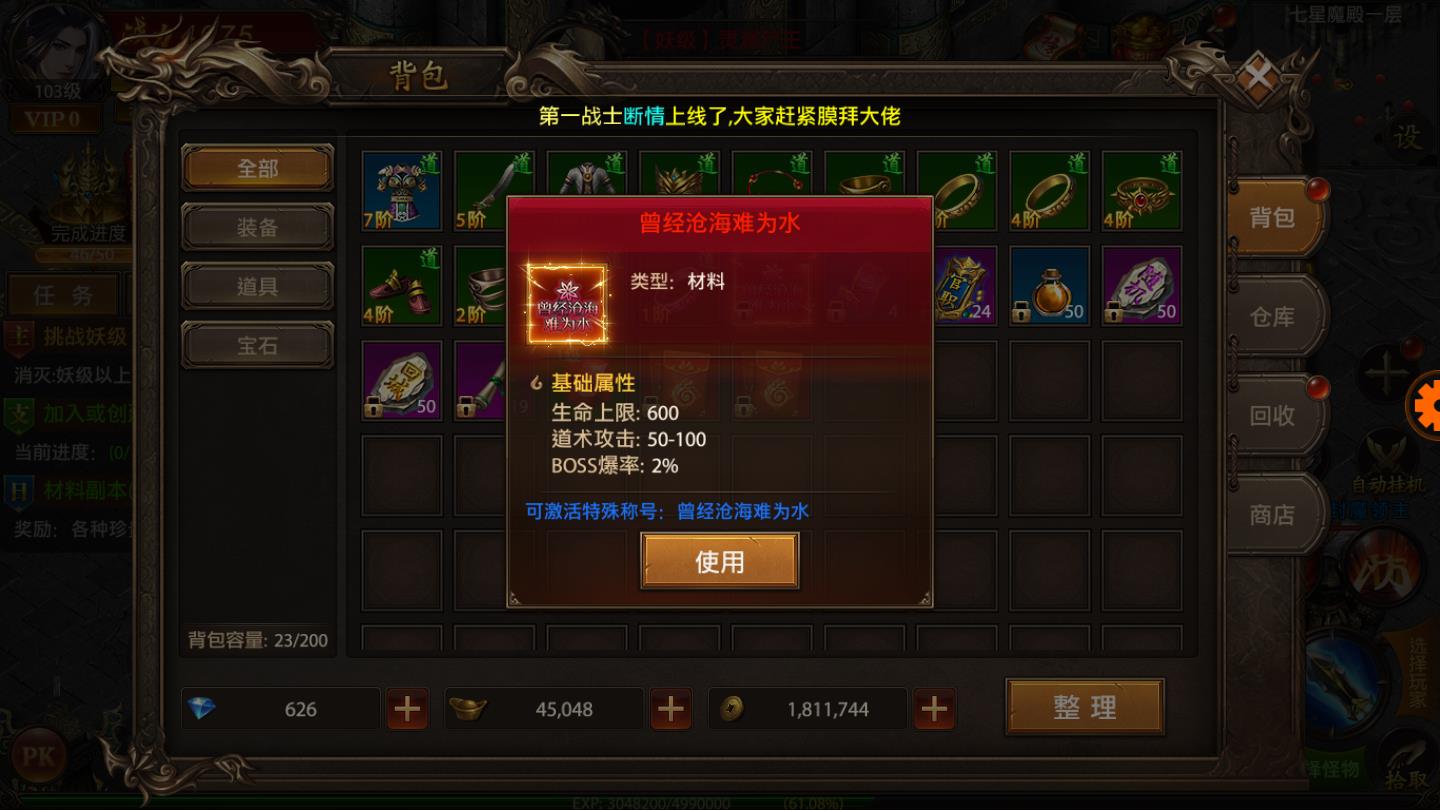Click the EXP progress bar at screen bottom
The width and height of the screenshot is (1440, 810).
(720, 801)
